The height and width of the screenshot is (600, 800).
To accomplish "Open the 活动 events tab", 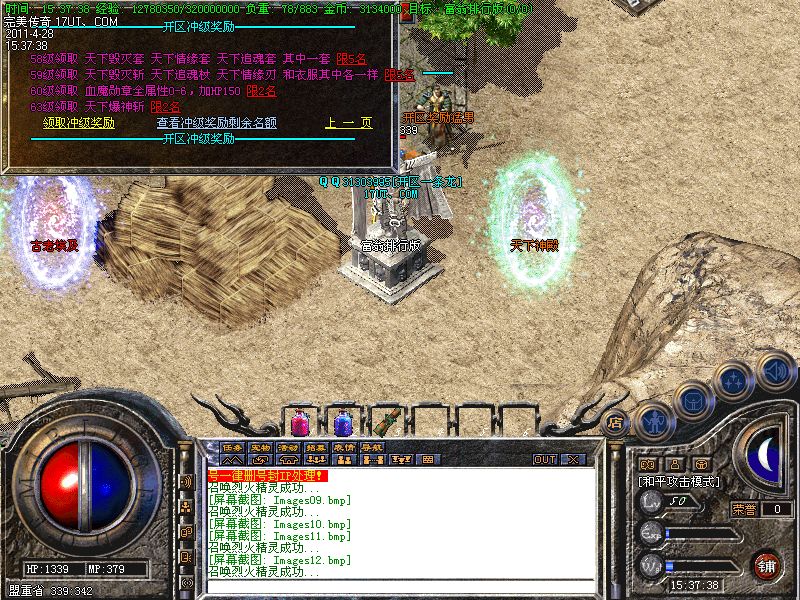I will coord(288,447).
